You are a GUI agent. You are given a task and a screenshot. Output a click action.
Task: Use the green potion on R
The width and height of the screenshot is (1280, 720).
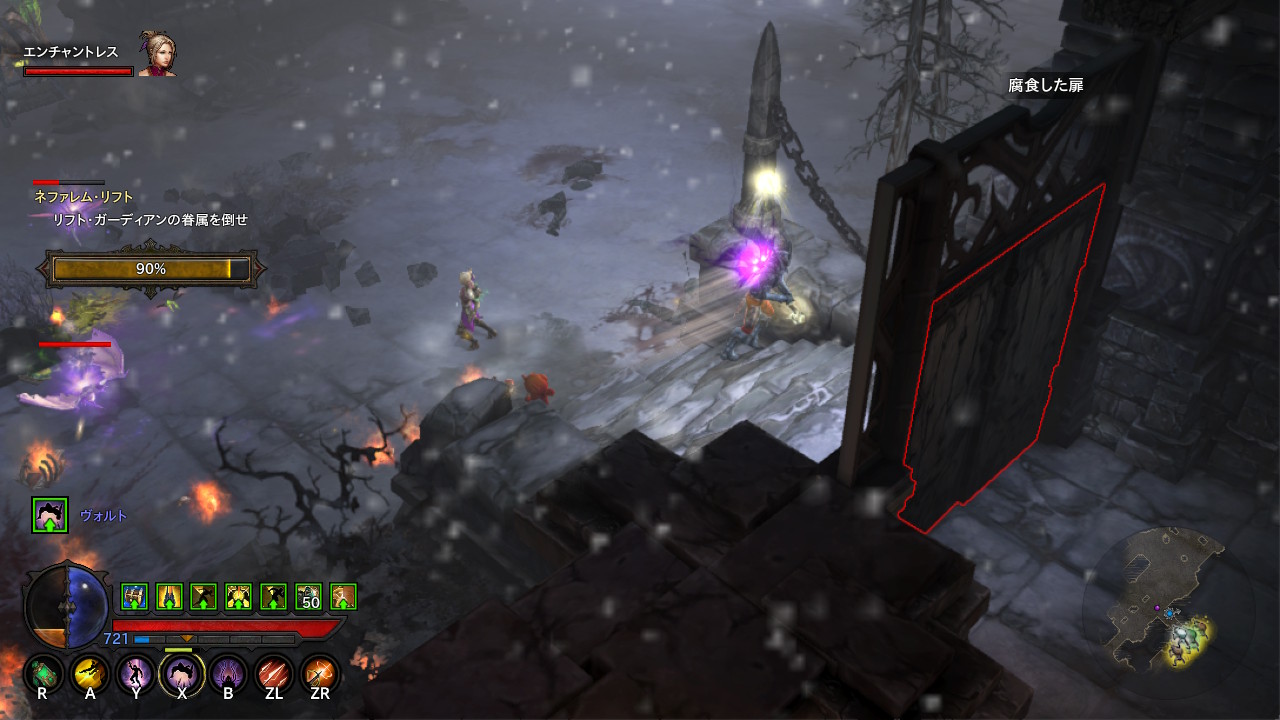[x=43, y=673]
